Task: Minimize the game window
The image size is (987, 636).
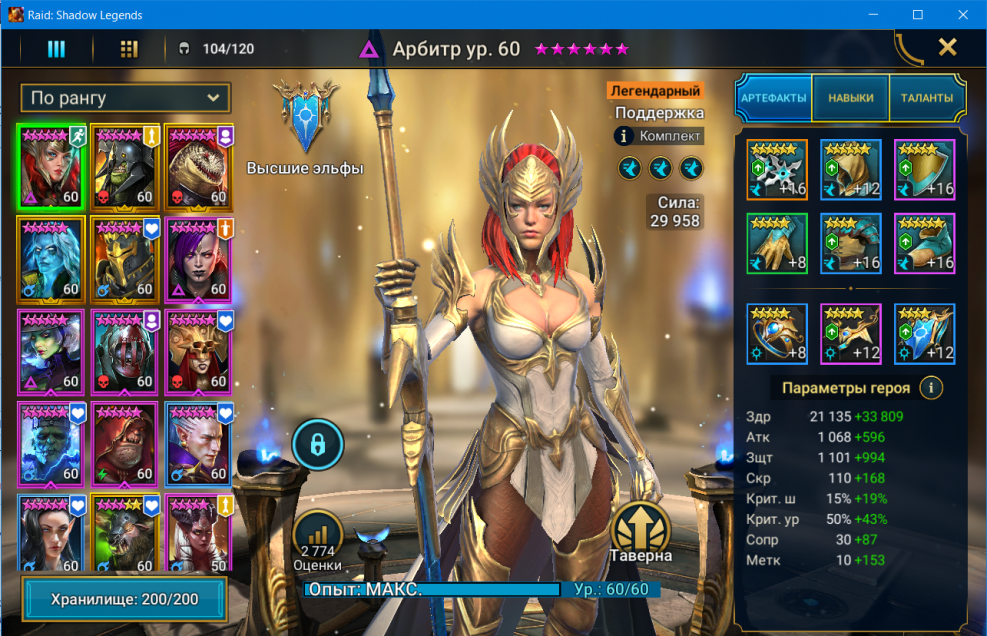Action: point(873,15)
